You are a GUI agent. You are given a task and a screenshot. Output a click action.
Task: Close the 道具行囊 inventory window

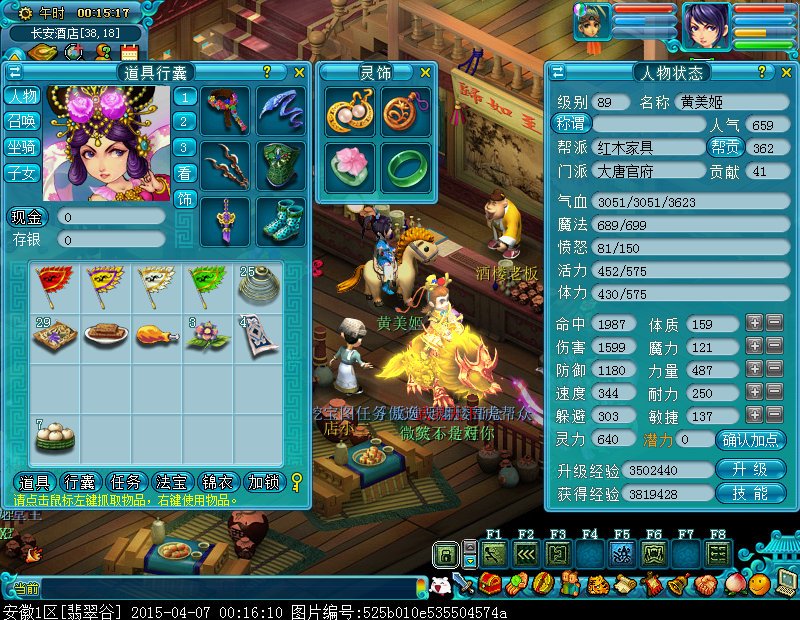pos(299,72)
